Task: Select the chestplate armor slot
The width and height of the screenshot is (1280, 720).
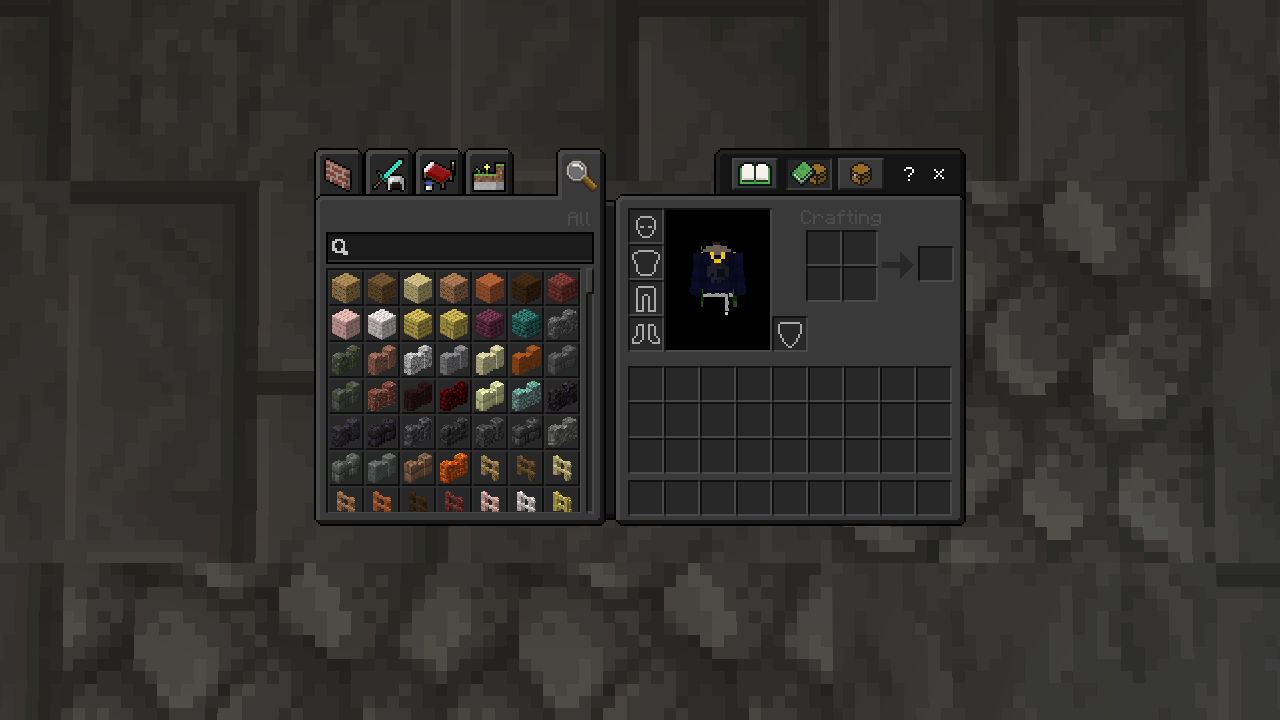Action: 646,262
